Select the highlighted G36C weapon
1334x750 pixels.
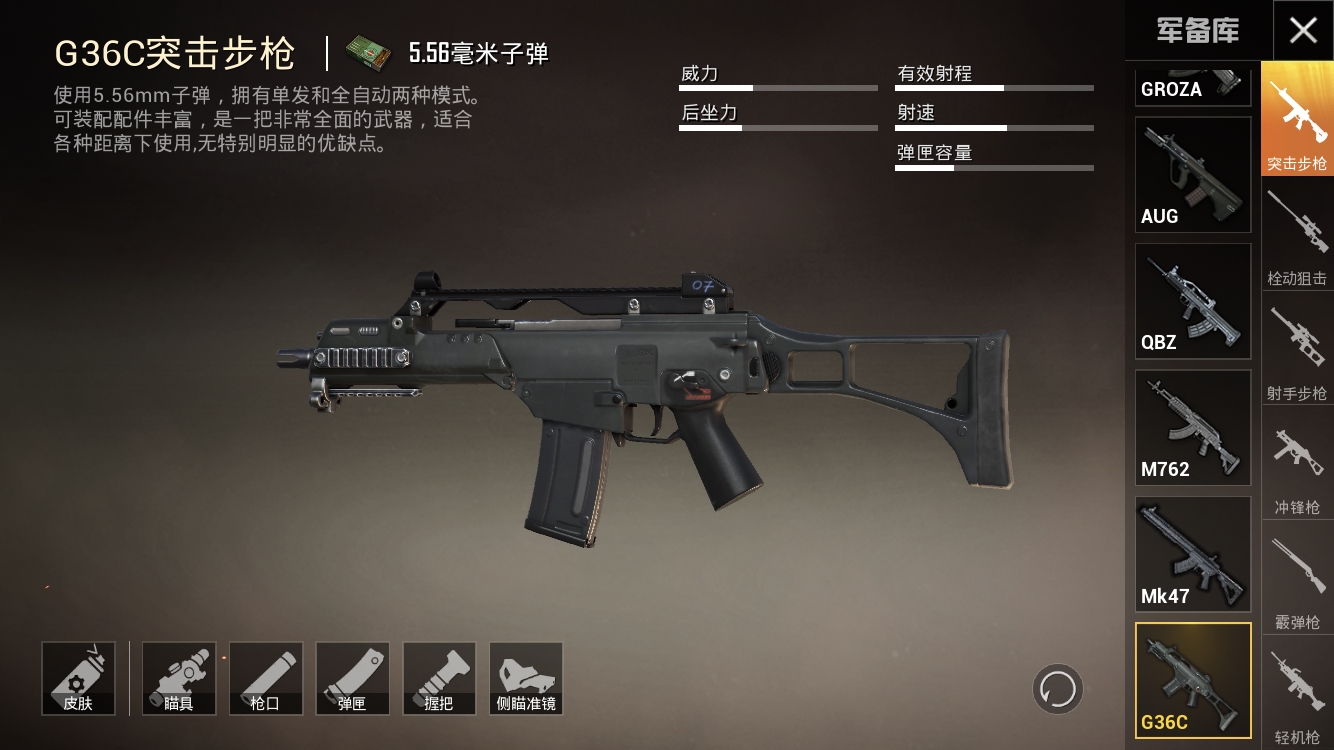coord(1192,680)
